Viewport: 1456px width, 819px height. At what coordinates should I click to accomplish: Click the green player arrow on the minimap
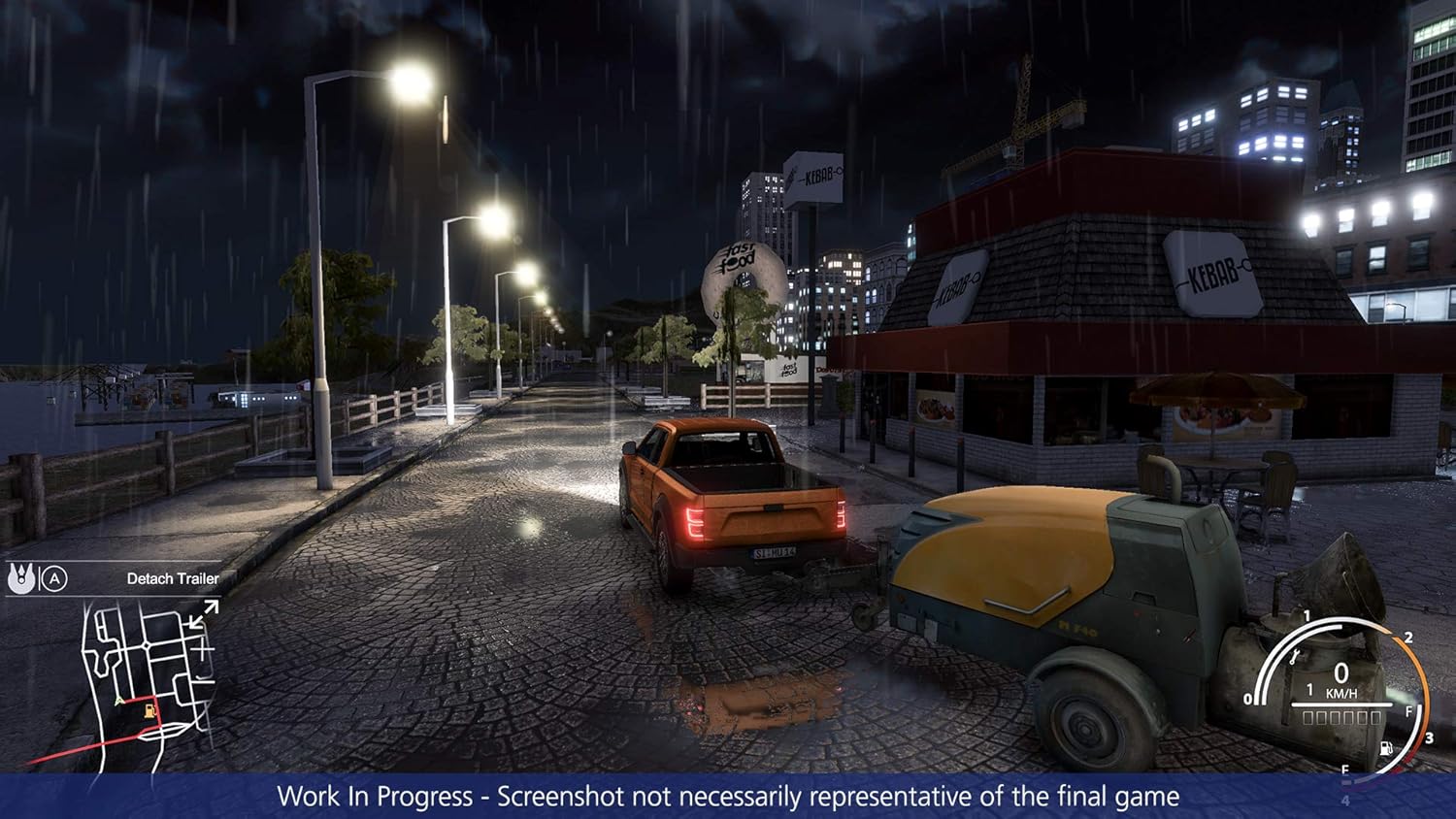(119, 701)
